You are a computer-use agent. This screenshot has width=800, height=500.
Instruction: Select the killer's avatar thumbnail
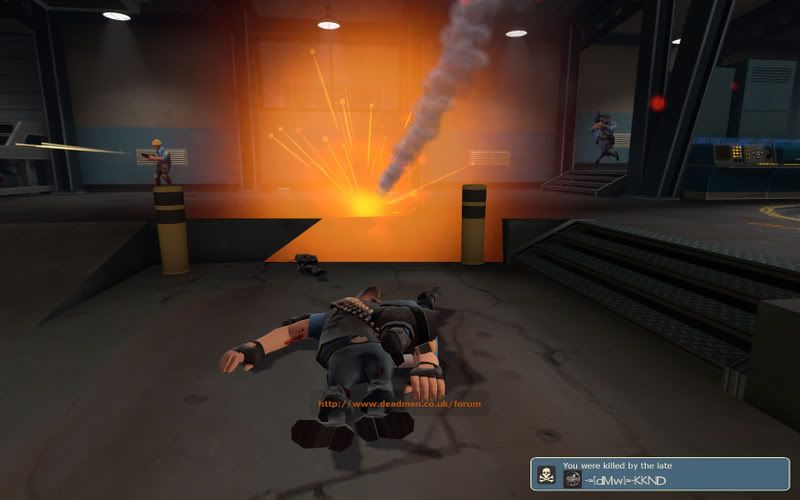pyautogui.click(x=573, y=480)
